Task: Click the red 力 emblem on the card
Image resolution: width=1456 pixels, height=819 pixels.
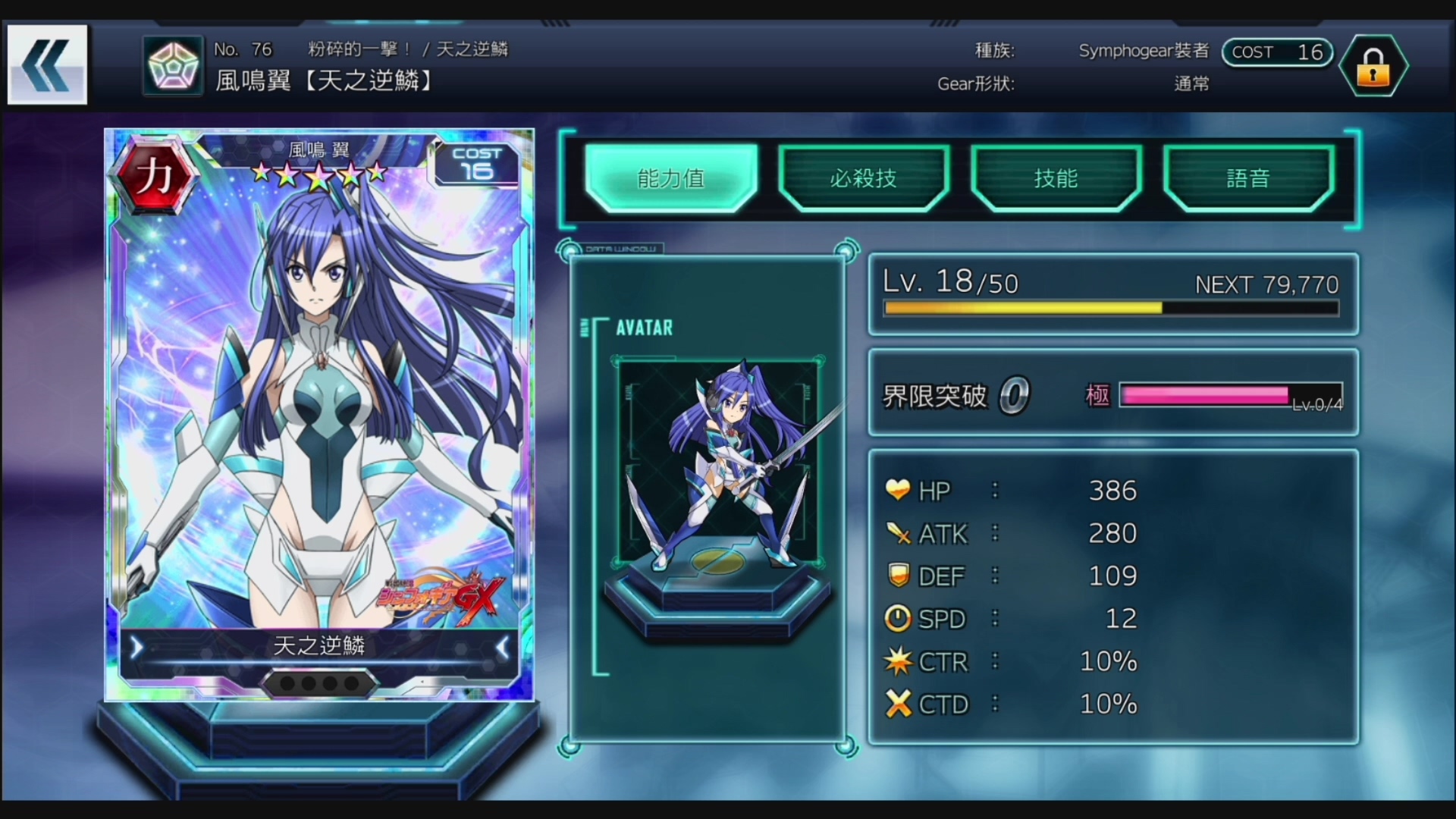Action: (157, 173)
